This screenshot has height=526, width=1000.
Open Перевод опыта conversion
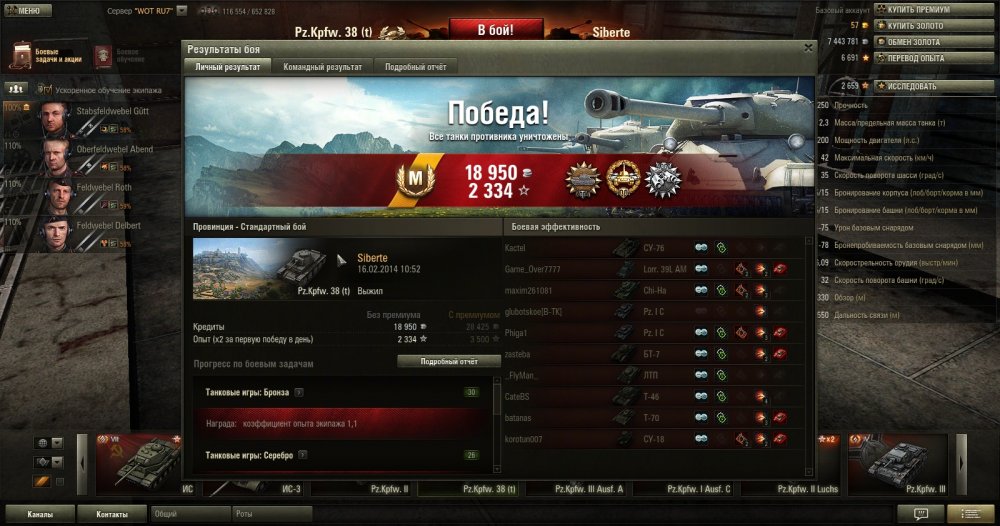919,58
